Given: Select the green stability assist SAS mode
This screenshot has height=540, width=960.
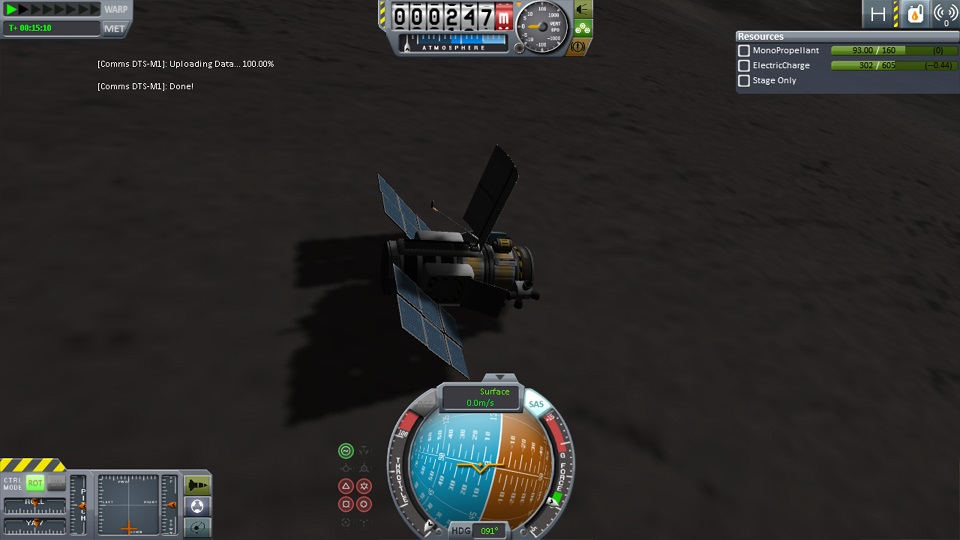Looking at the screenshot, I should coord(346,451).
